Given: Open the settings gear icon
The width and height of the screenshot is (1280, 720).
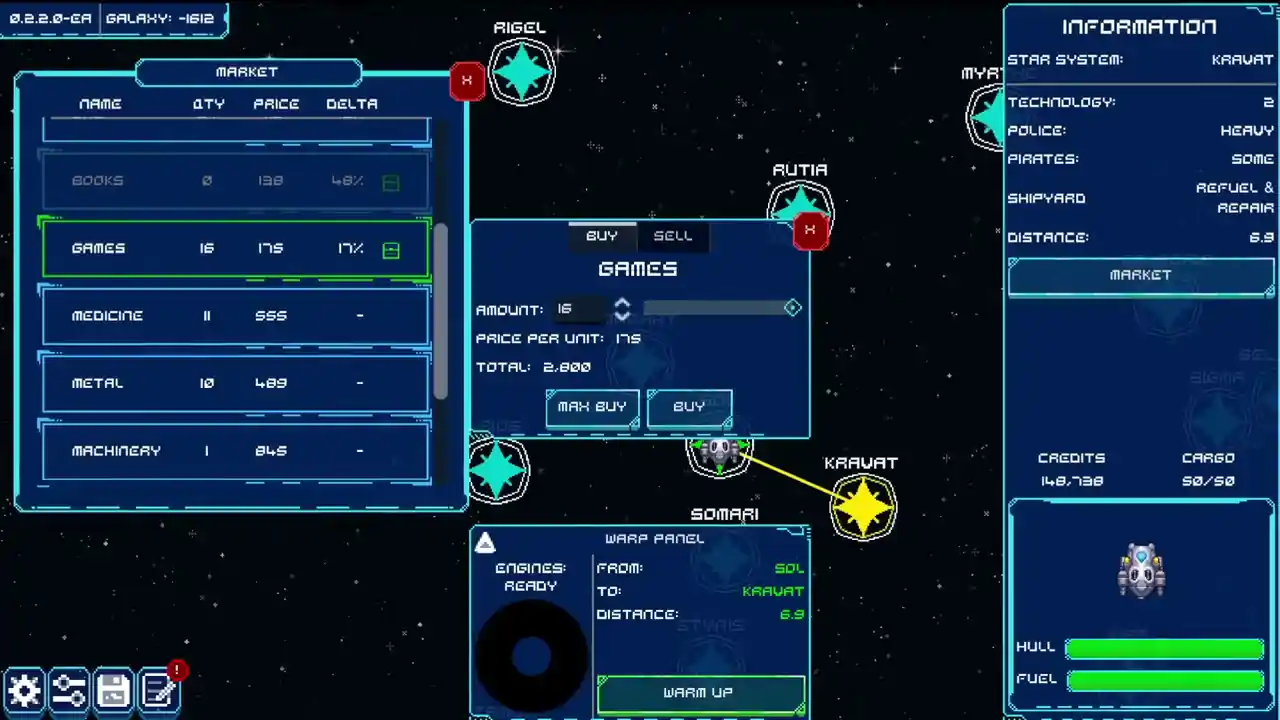Looking at the screenshot, I should [x=25, y=690].
